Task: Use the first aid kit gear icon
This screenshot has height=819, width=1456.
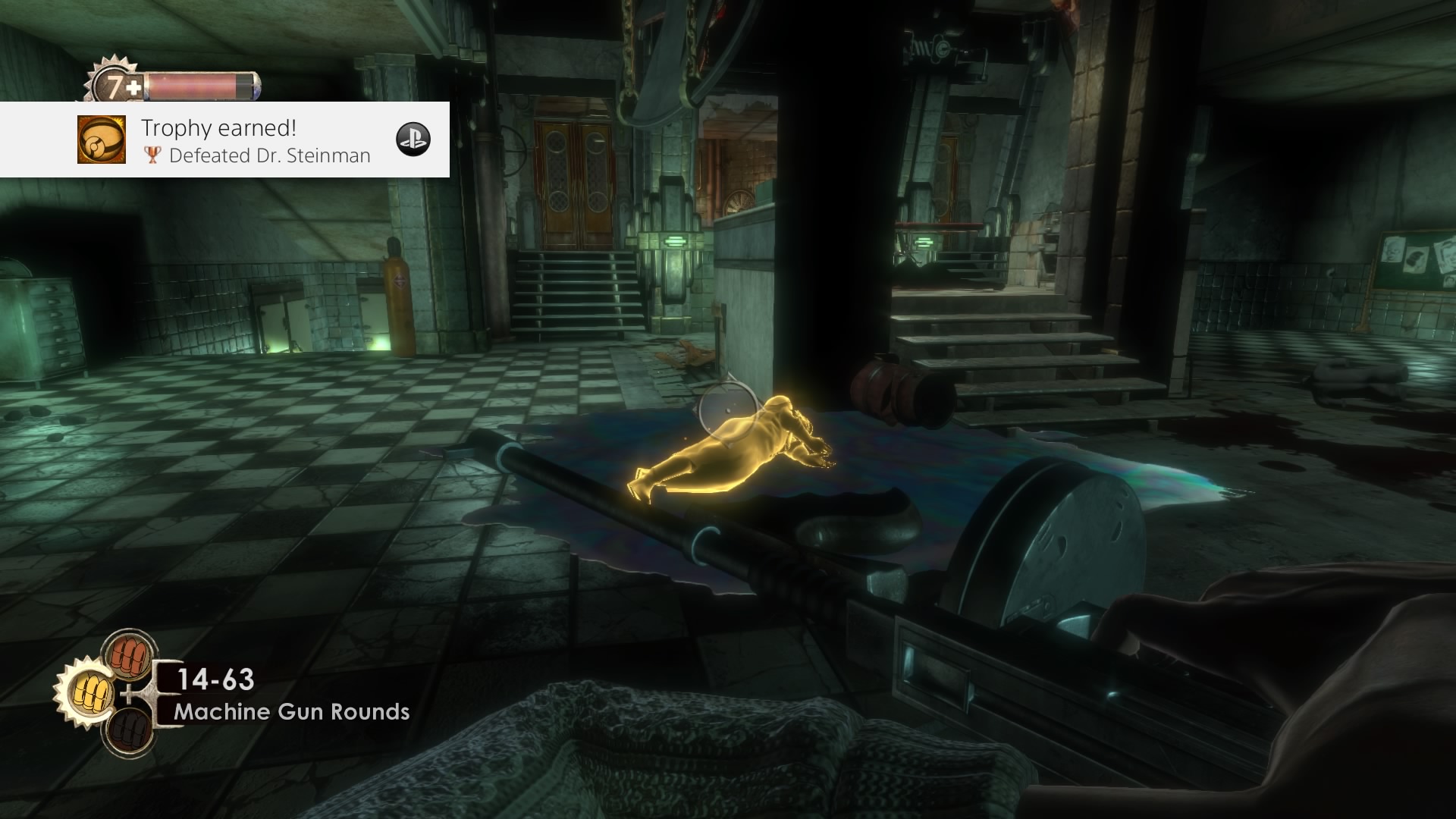Action: [x=114, y=87]
